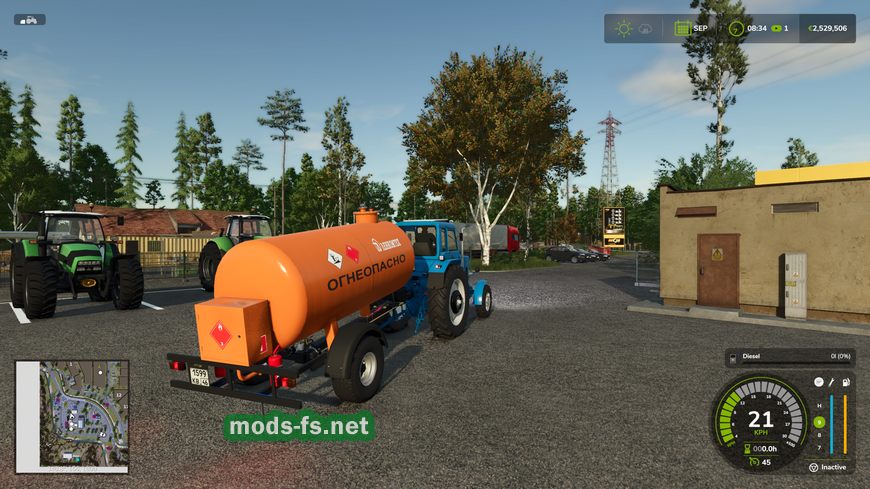Click the wrench damage gauge icon
This screenshot has width=870, height=489.
(x=831, y=382)
